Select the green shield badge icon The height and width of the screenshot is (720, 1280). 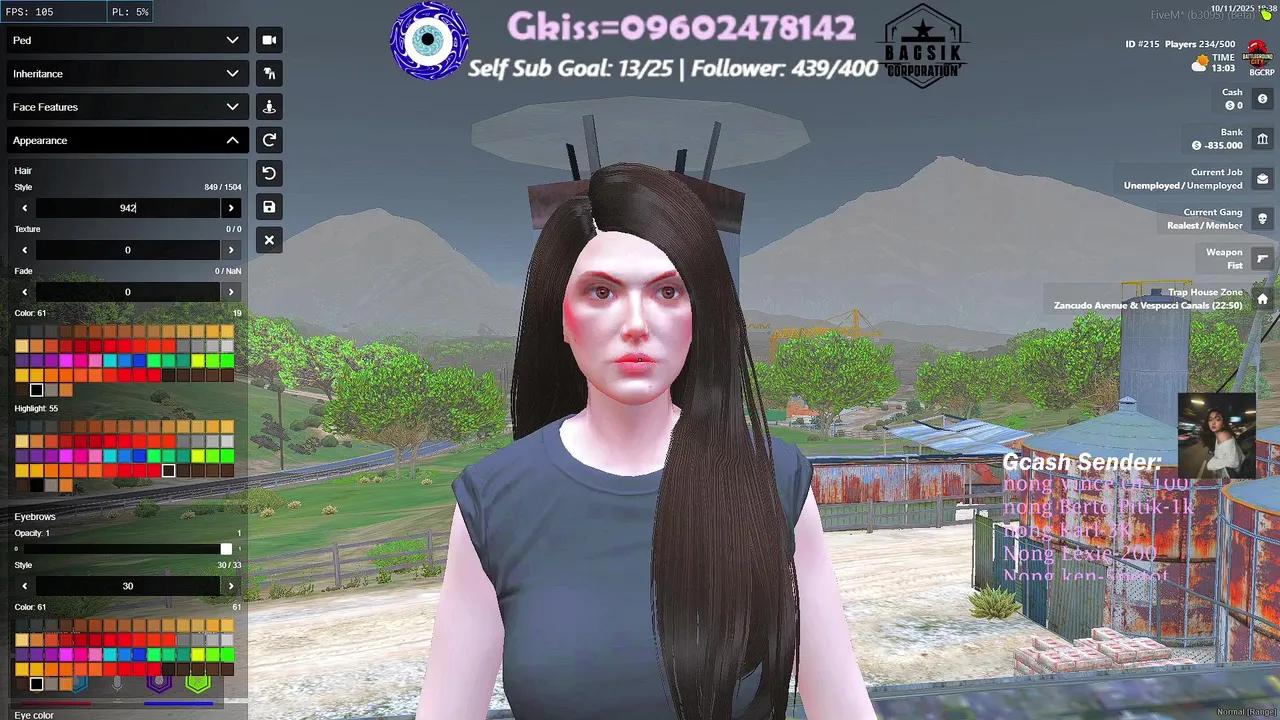pyautogui.click(x=197, y=683)
